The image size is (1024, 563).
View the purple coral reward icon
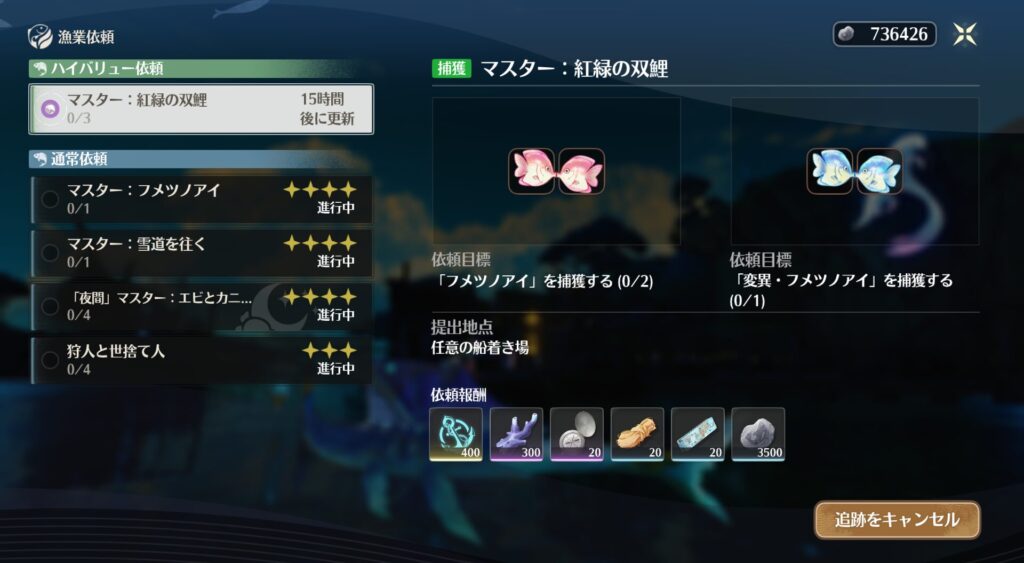pos(517,434)
